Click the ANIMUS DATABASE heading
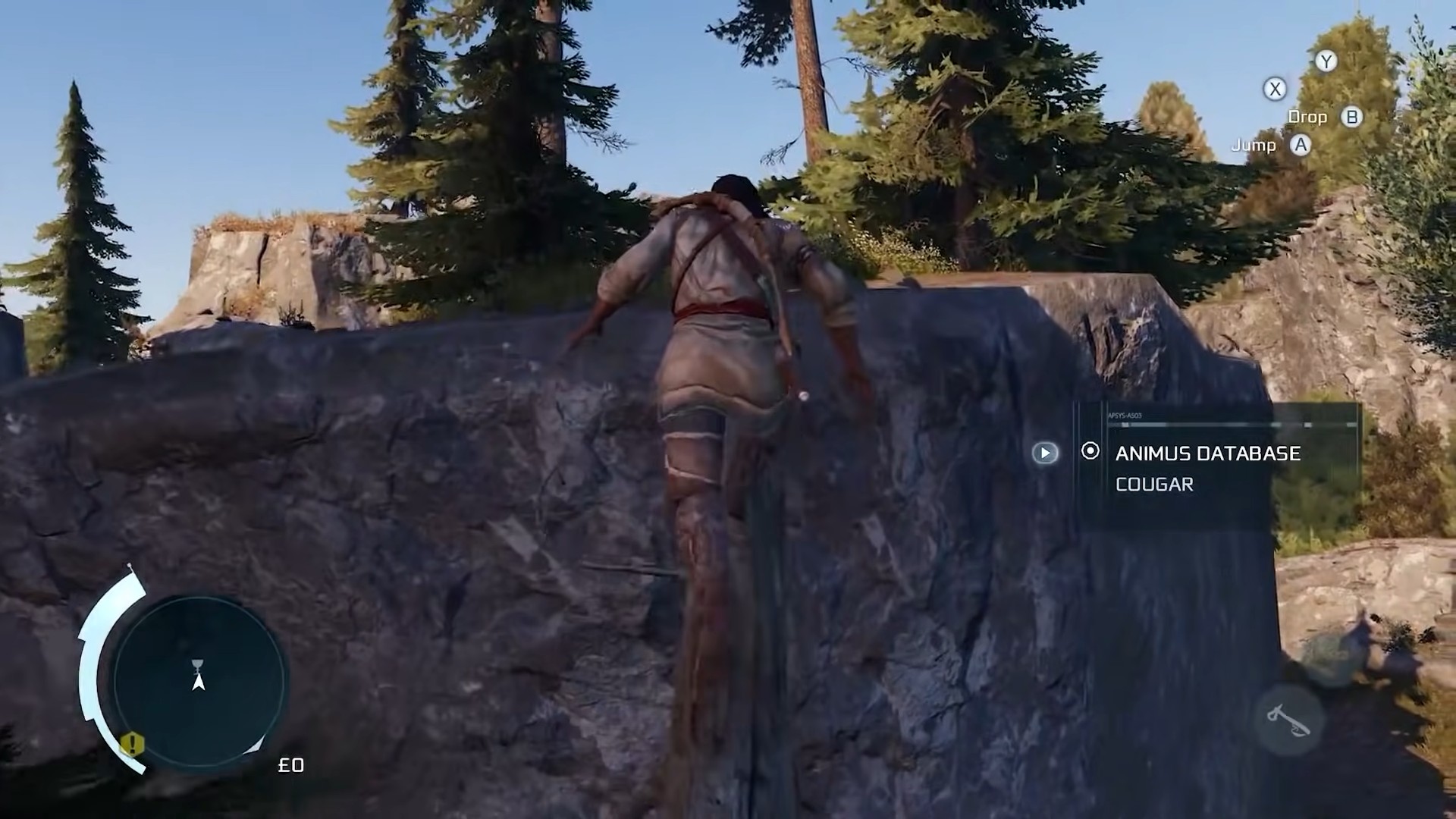The image size is (1456, 819). tap(1207, 453)
